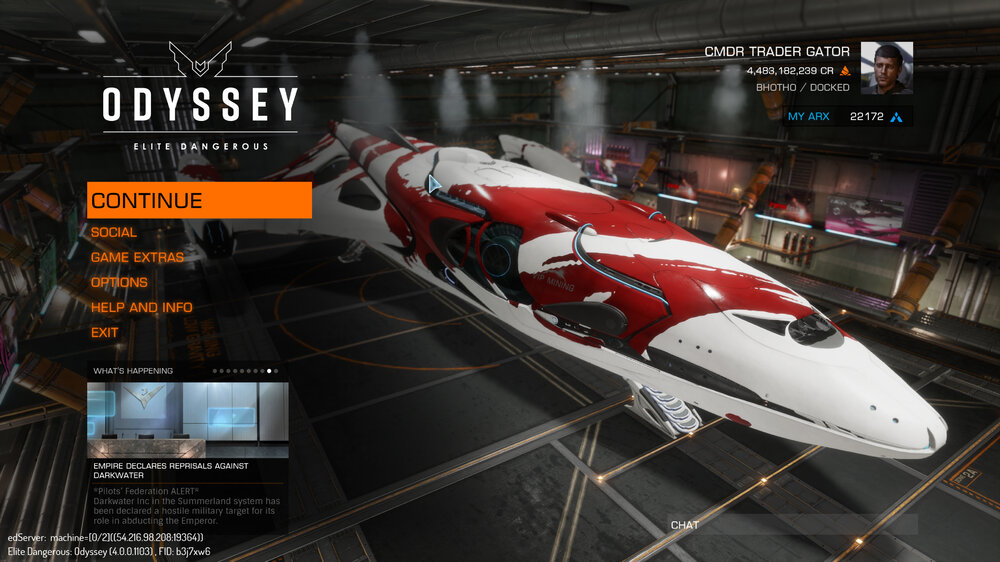1000x562 pixels.
Task: Choose Game Extras from the menu
Action: tap(137, 257)
